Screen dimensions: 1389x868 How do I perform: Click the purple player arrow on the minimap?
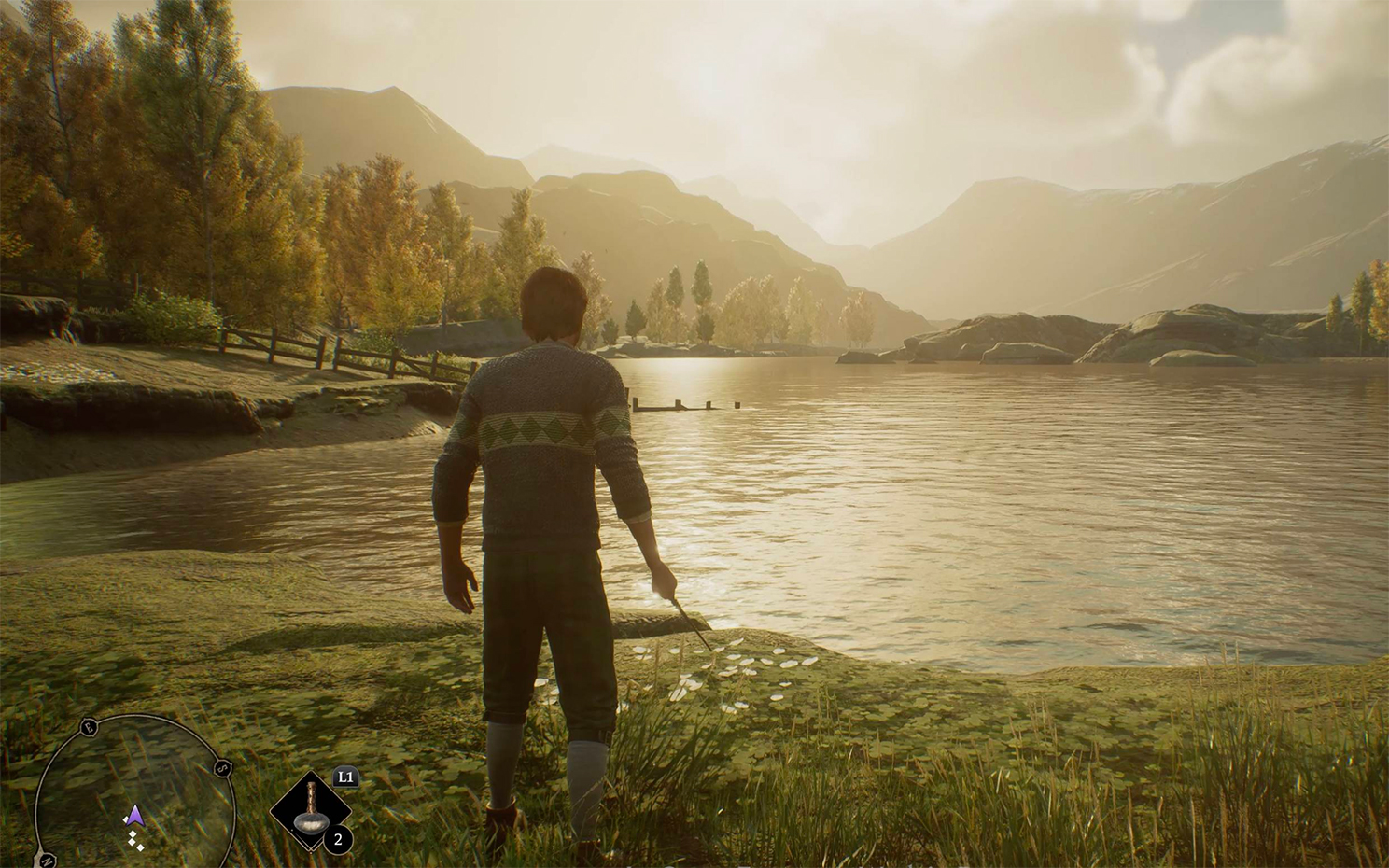tap(133, 815)
